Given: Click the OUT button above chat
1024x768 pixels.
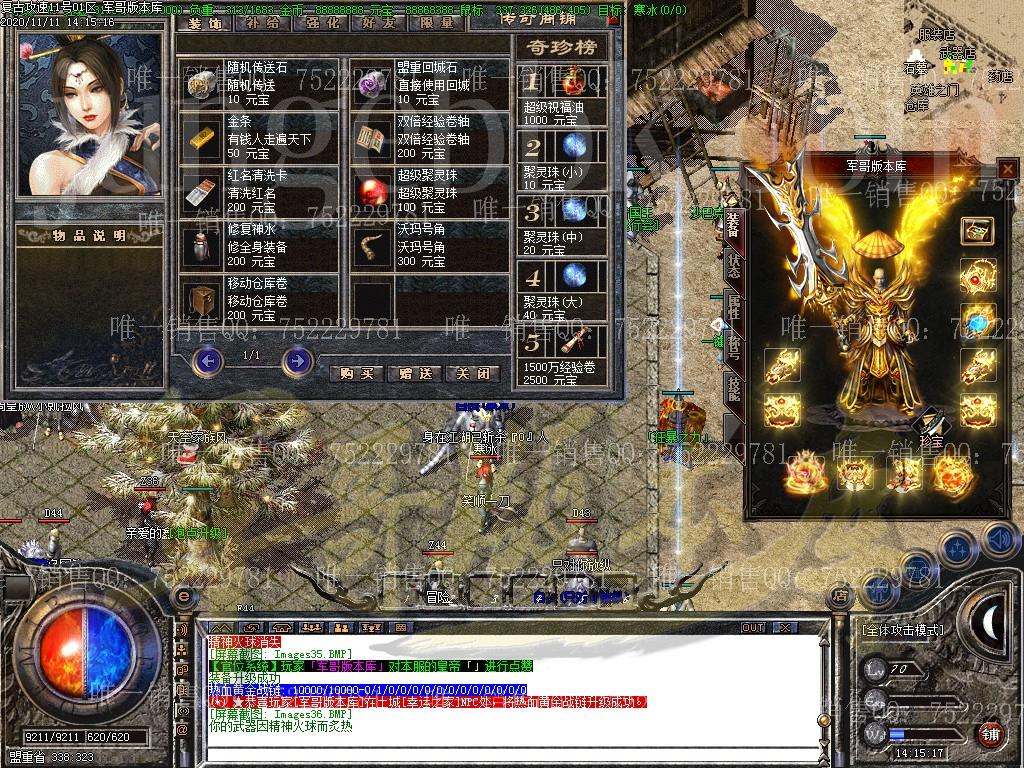Looking at the screenshot, I should pyautogui.click(x=752, y=628).
